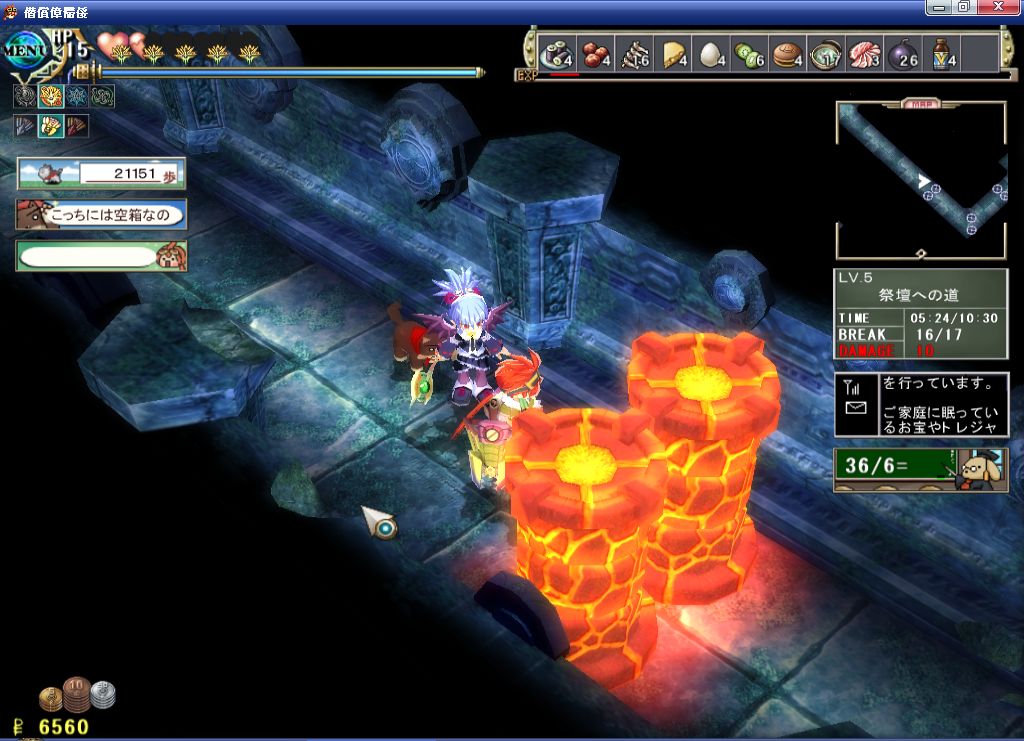Screen dimensions: 1024x741
Task: Select the dried fish item slot
Action: 634,54
